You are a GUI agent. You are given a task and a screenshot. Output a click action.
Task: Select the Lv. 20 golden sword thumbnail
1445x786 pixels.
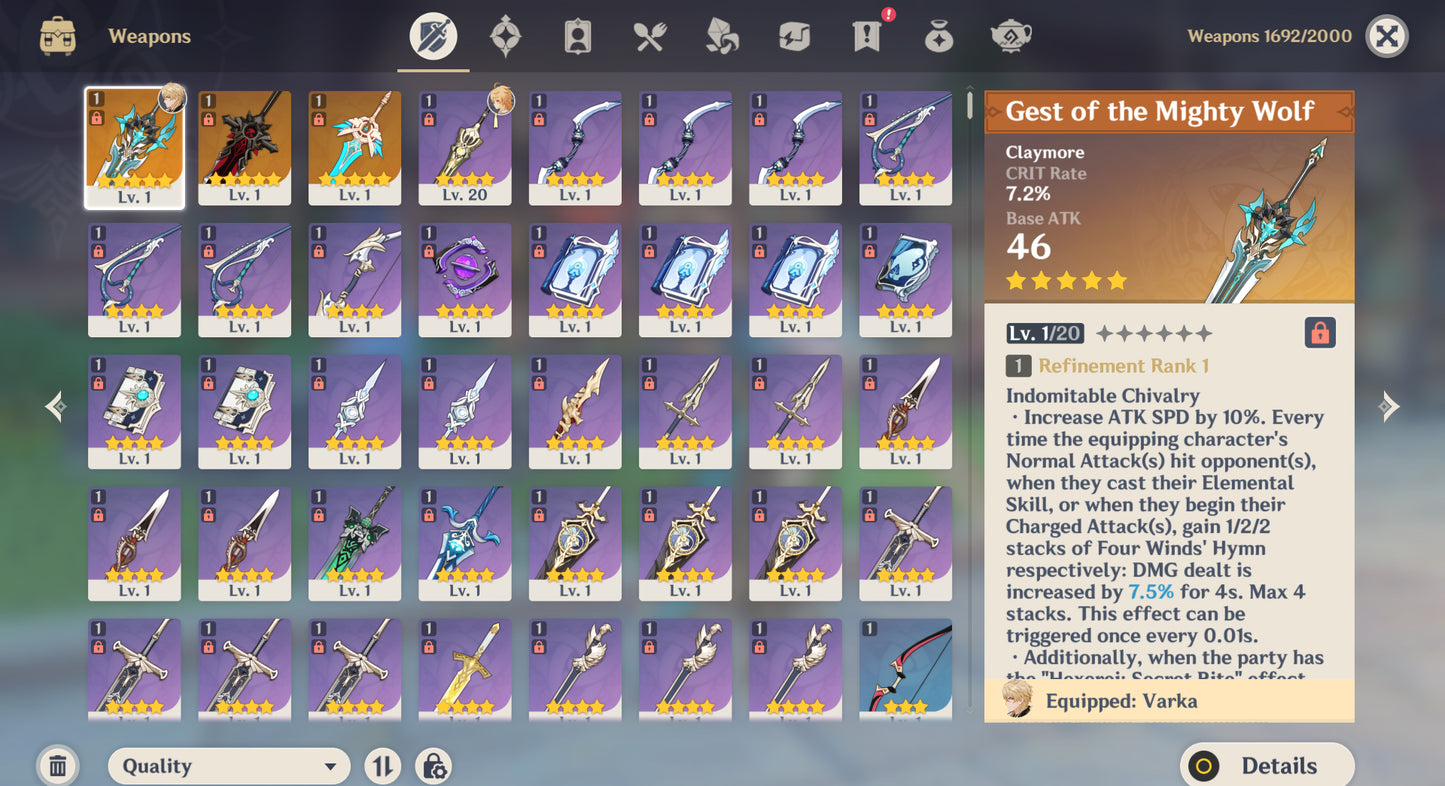464,147
